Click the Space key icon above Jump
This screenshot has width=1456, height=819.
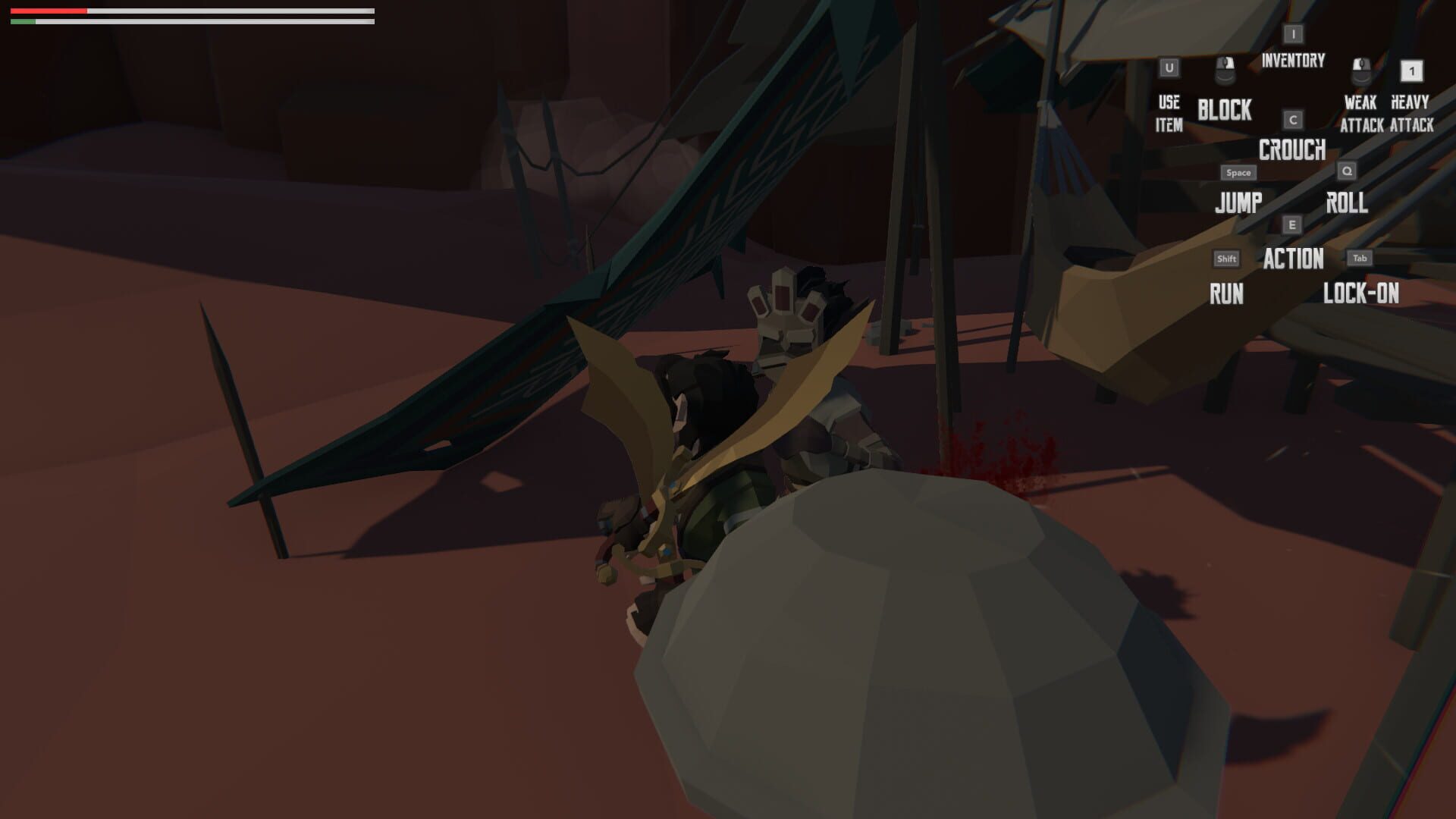click(1238, 172)
